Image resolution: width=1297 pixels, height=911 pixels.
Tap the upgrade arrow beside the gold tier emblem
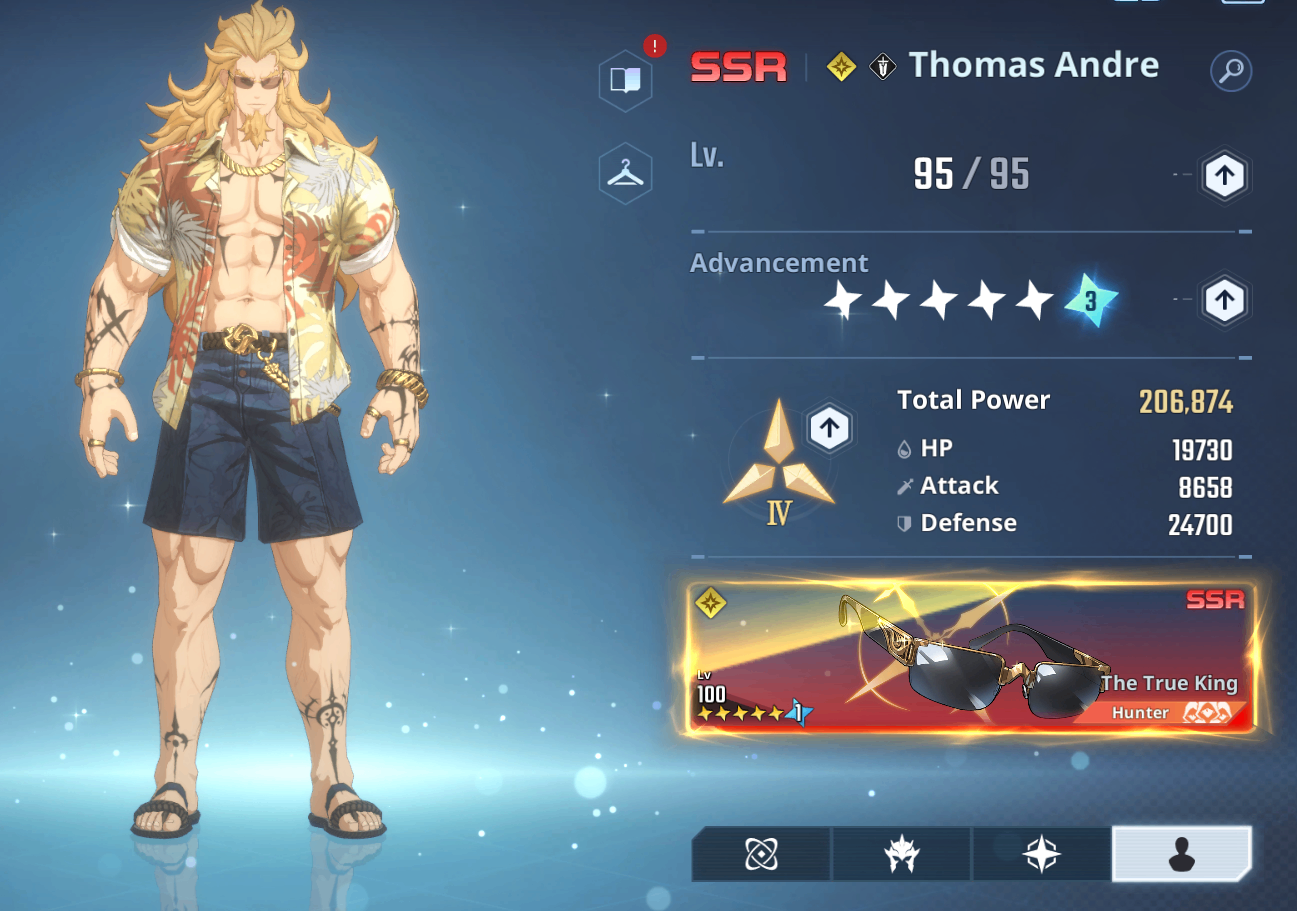pos(828,429)
